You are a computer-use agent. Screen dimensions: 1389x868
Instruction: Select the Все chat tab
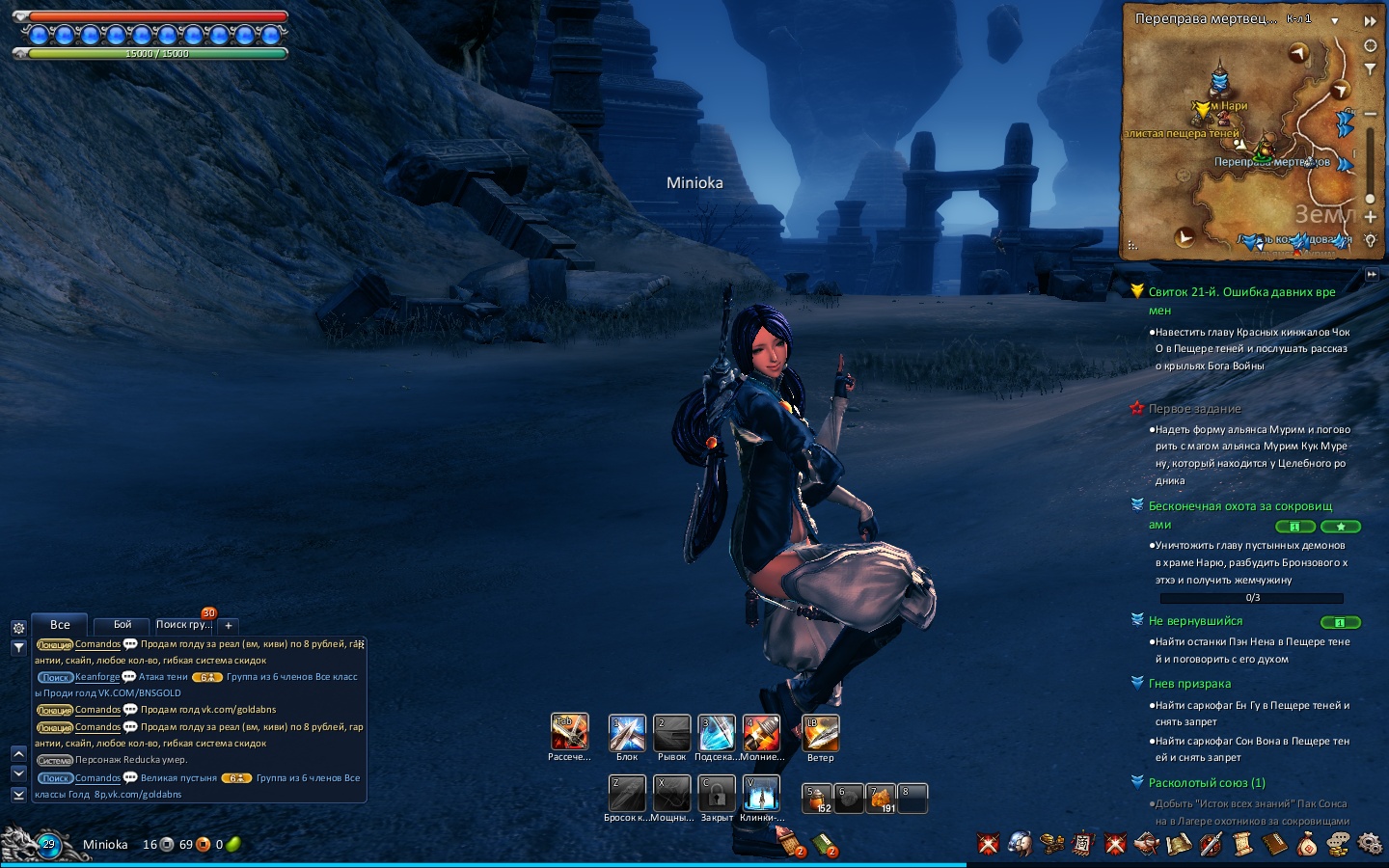tap(60, 625)
